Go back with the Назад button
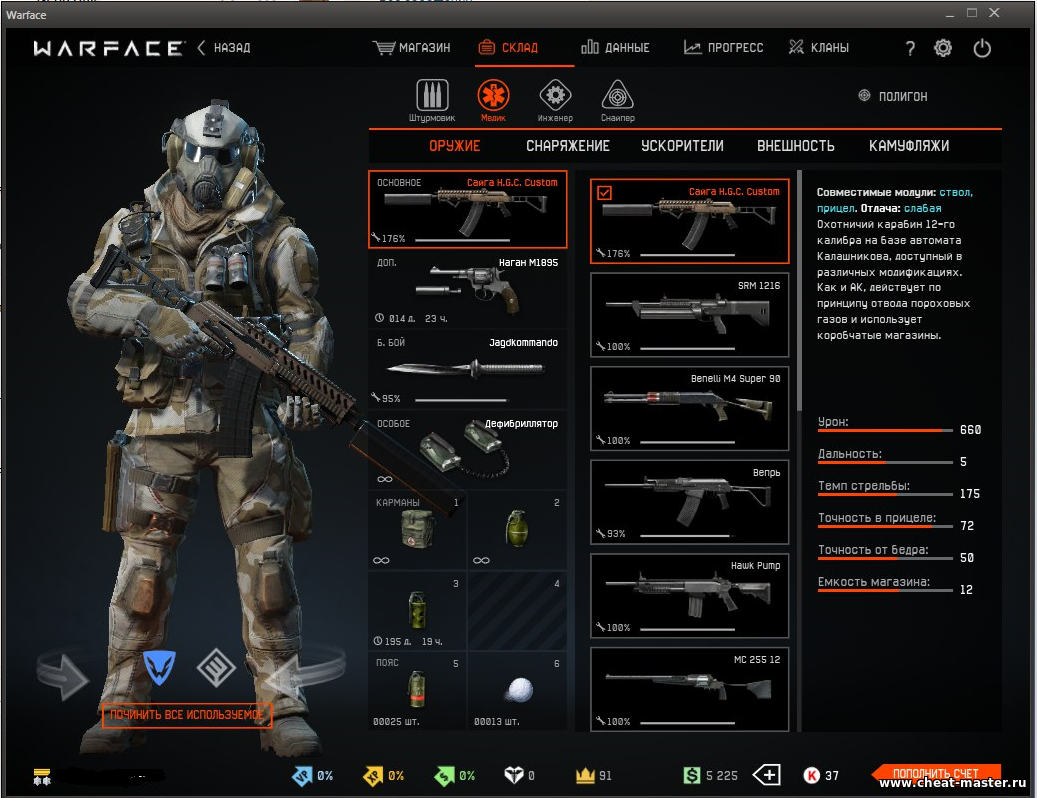Screen dimensions: 1037x798 (224, 48)
